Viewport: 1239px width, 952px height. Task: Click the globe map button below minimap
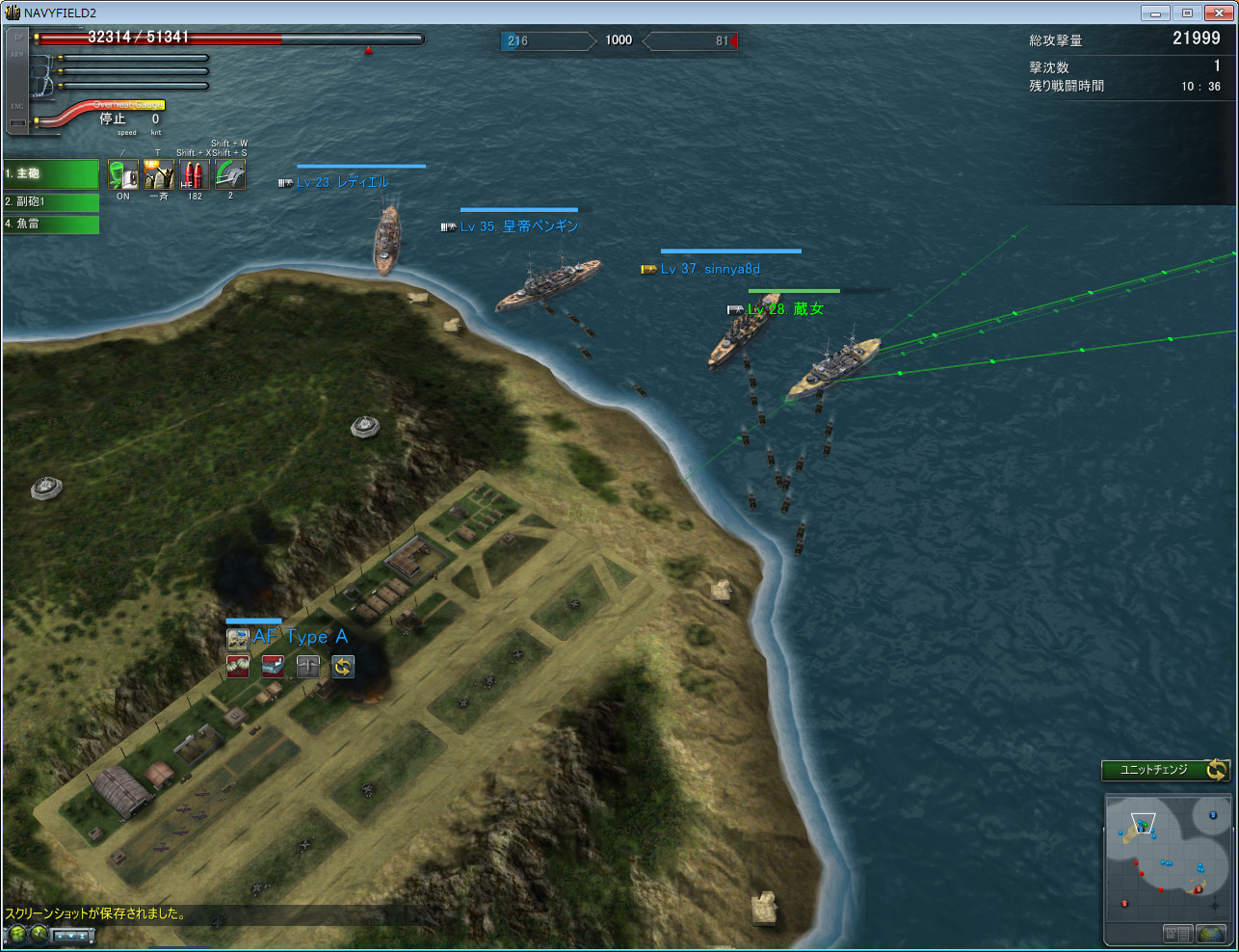coord(1211,933)
